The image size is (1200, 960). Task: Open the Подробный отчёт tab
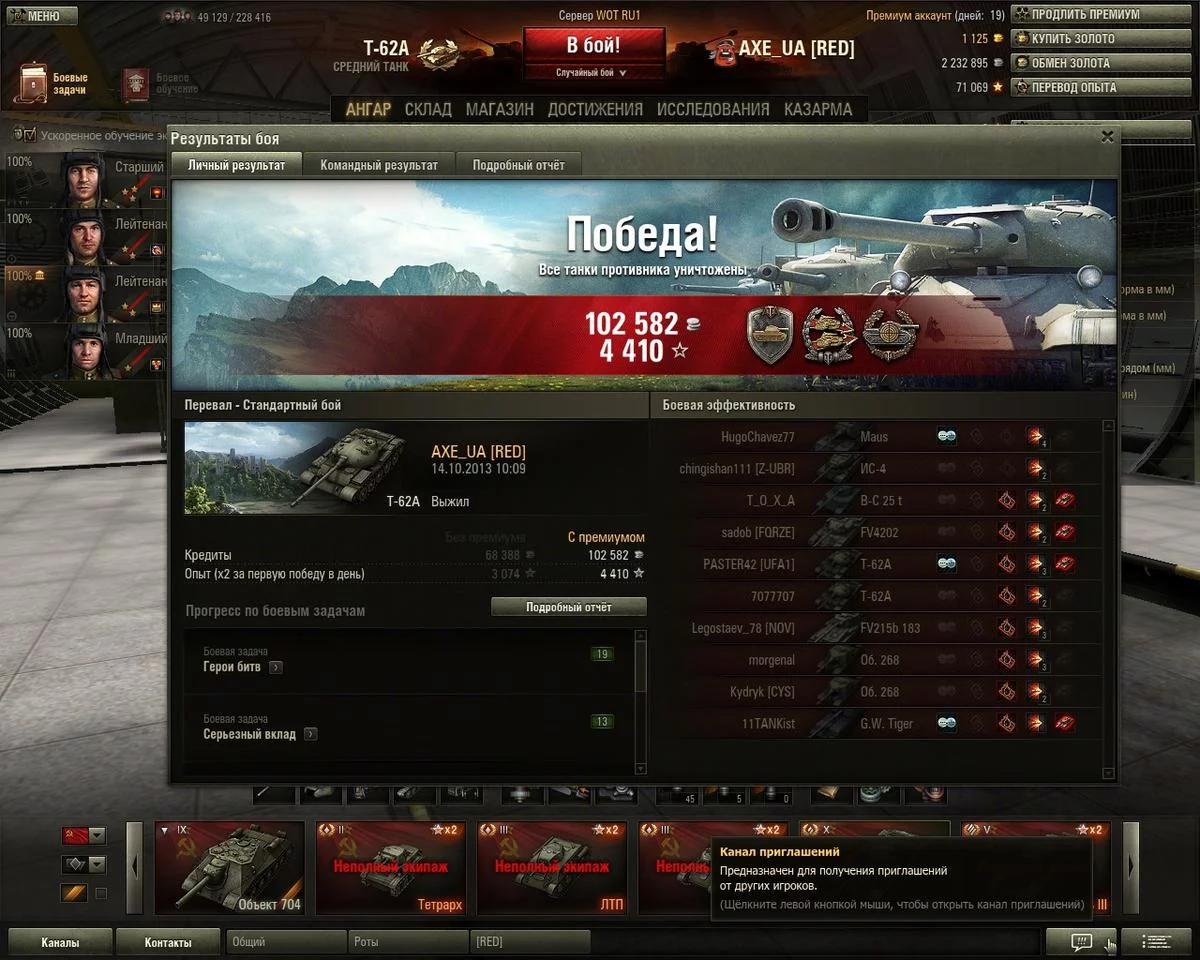point(518,165)
